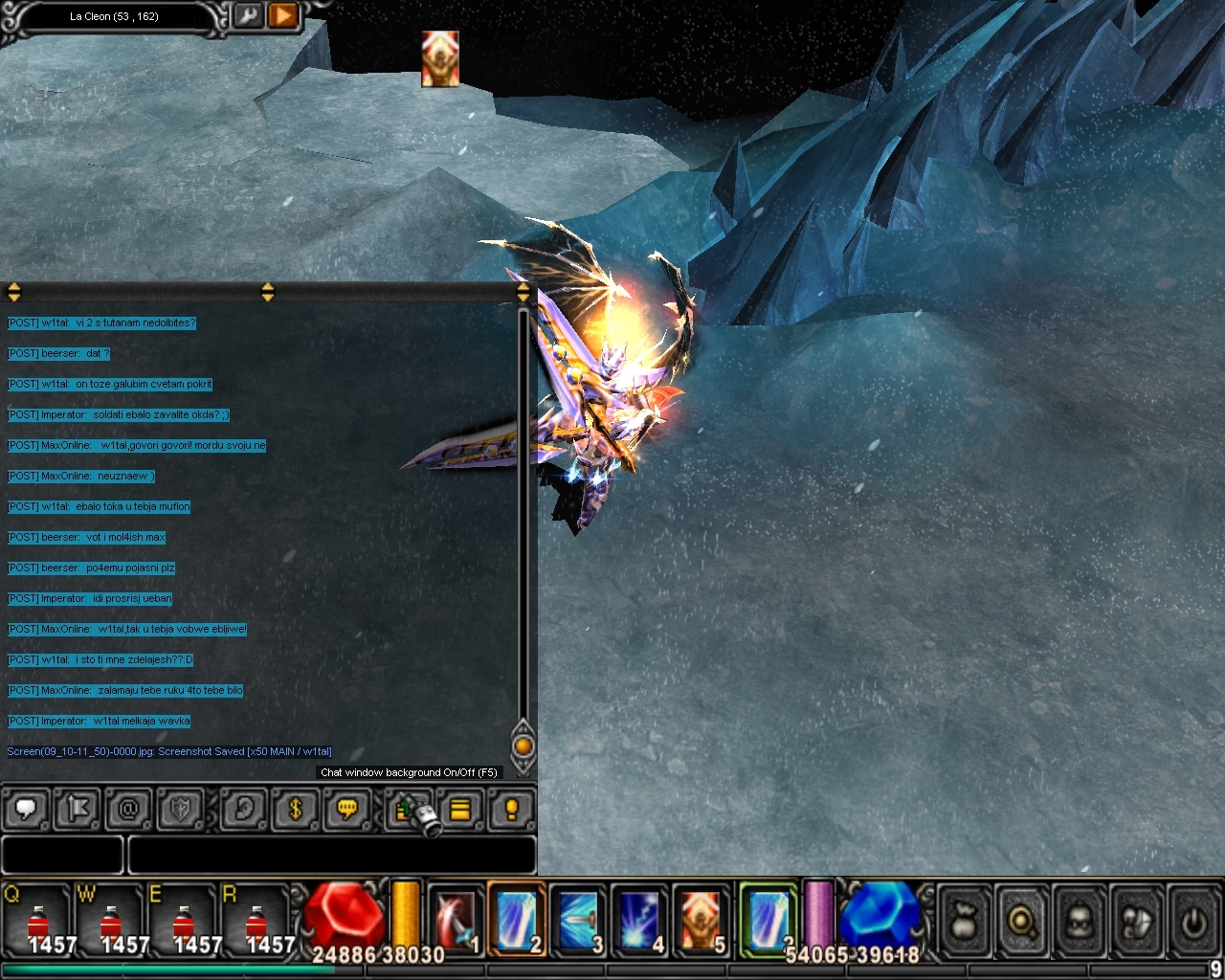Open the wrench settings button

point(247,16)
